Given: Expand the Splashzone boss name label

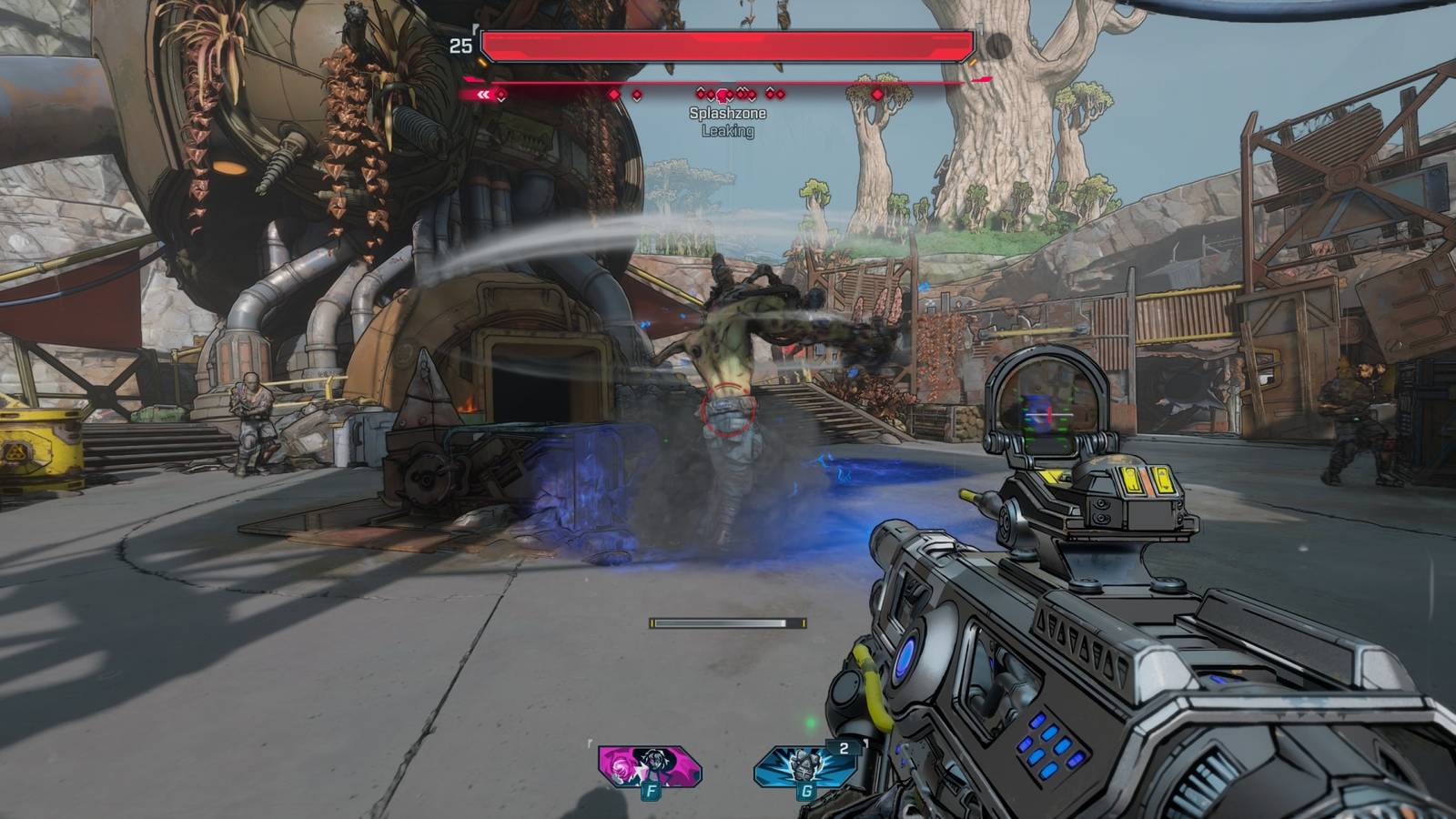Looking at the screenshot, I should pos(727,115).
